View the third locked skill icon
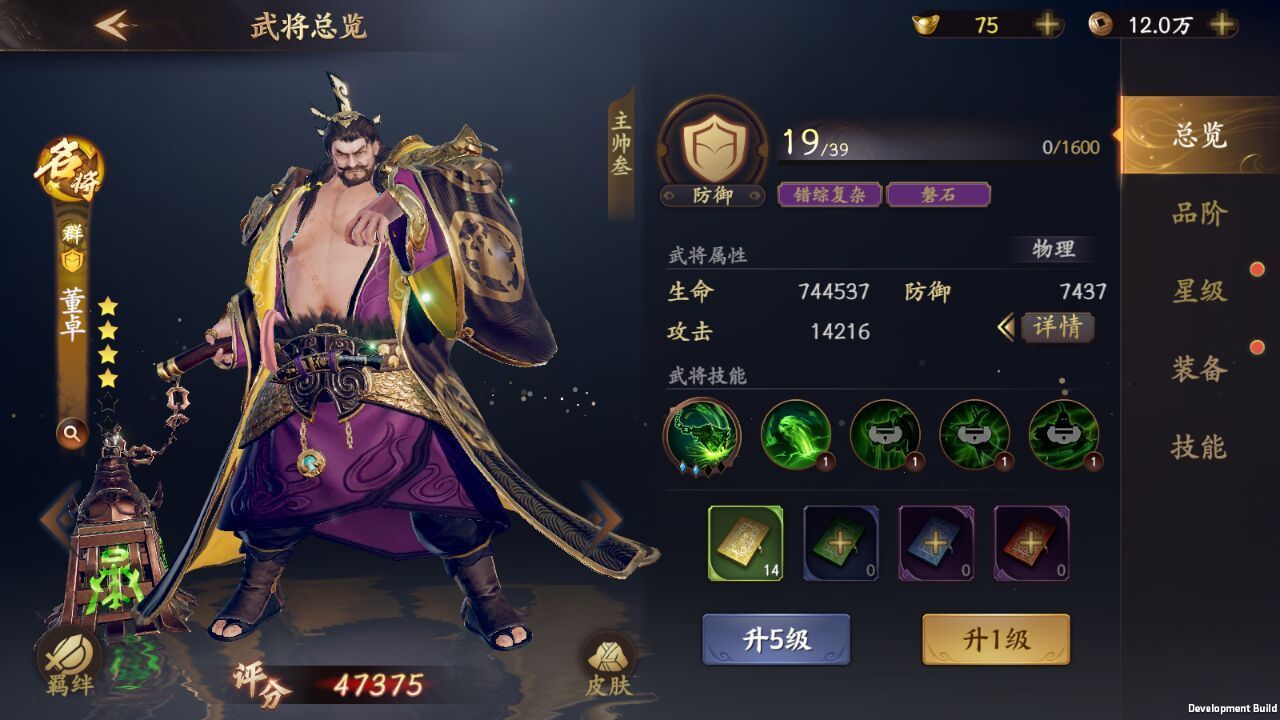Screen dimensions: 1280x720 tap(885, 432)
